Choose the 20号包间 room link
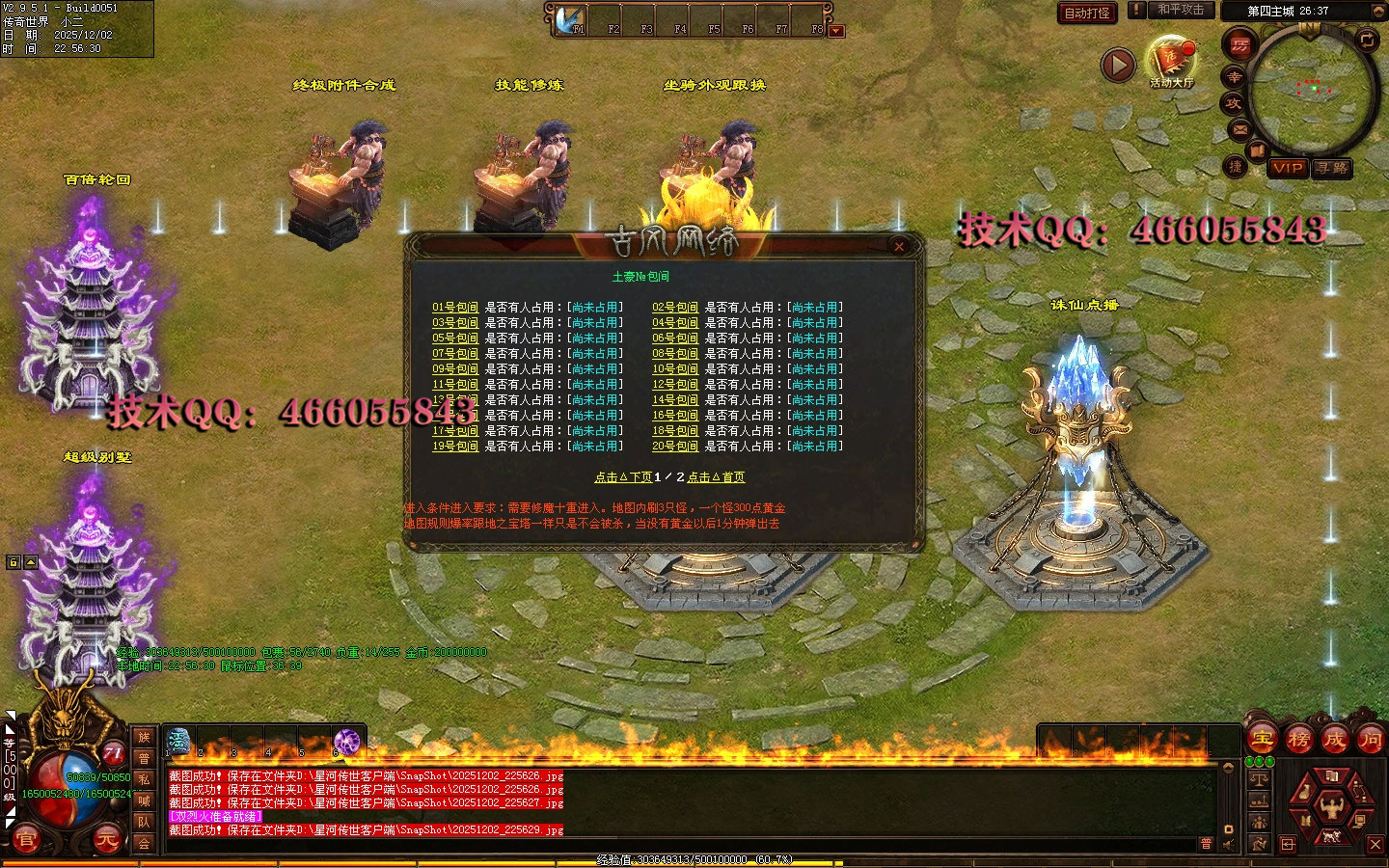This screenshot has height=868, width=1389. coord(675,447)
